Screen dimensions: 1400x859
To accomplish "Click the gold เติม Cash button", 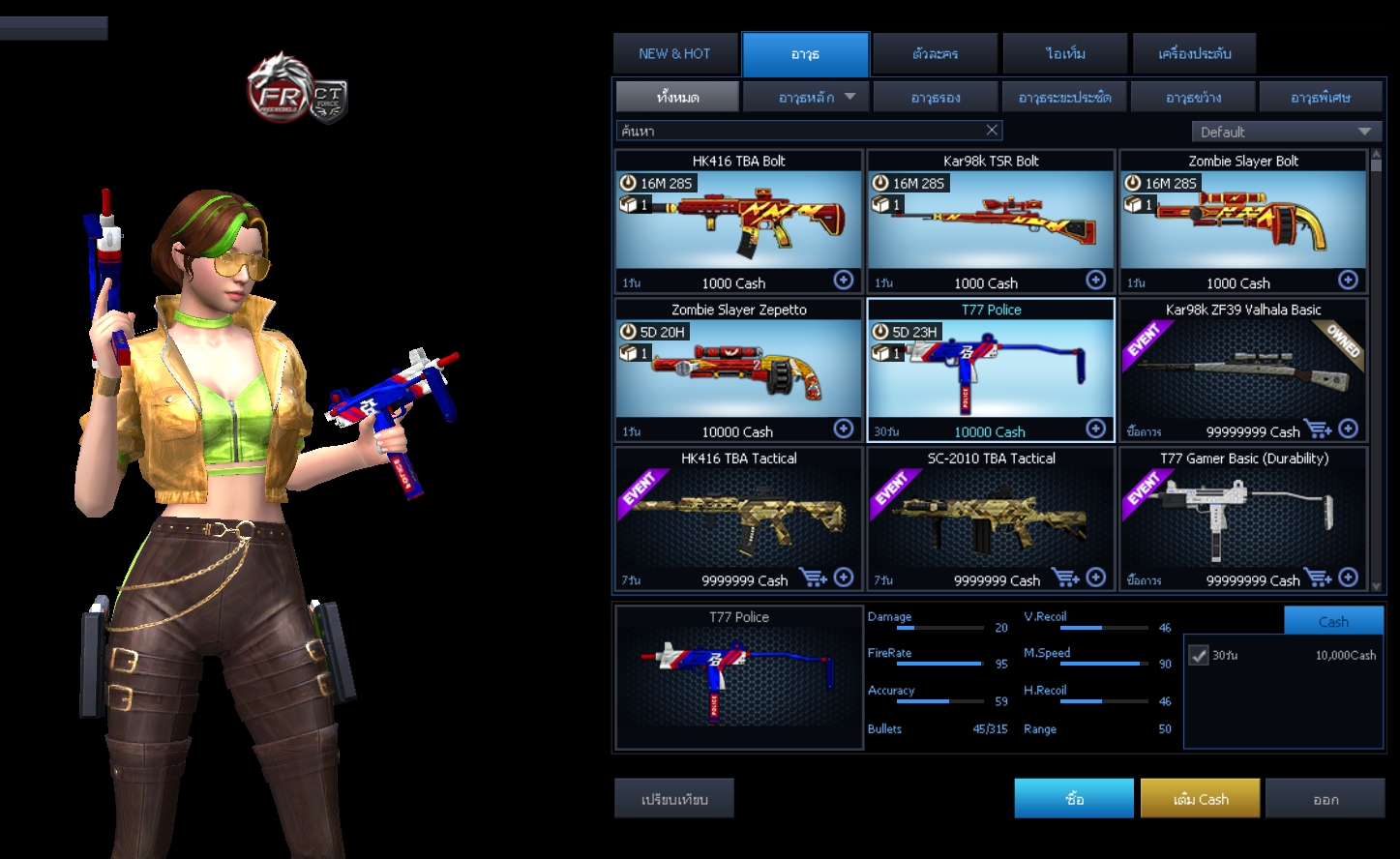I will pos(1200,799).
